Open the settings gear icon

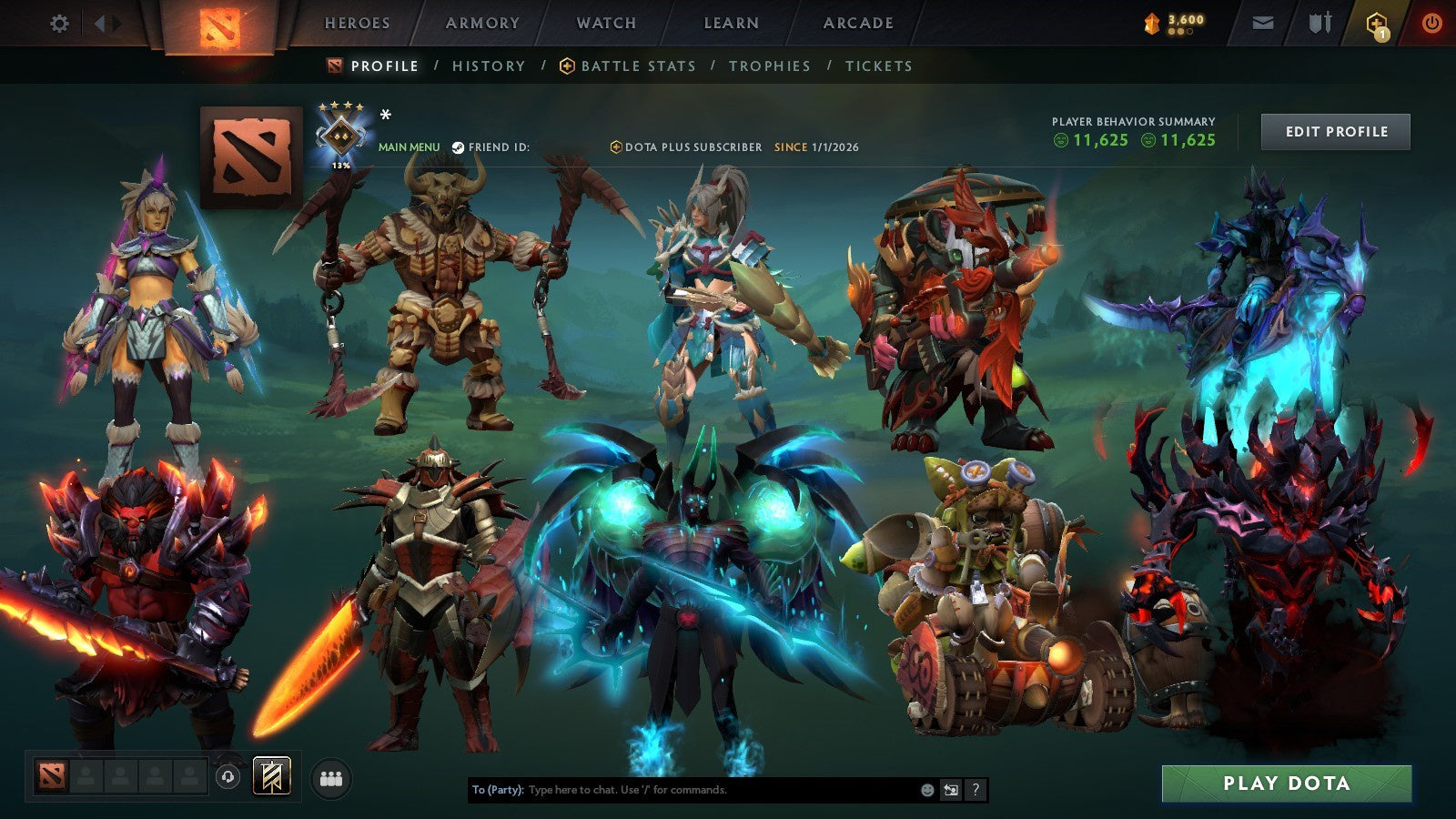[59, 24]
